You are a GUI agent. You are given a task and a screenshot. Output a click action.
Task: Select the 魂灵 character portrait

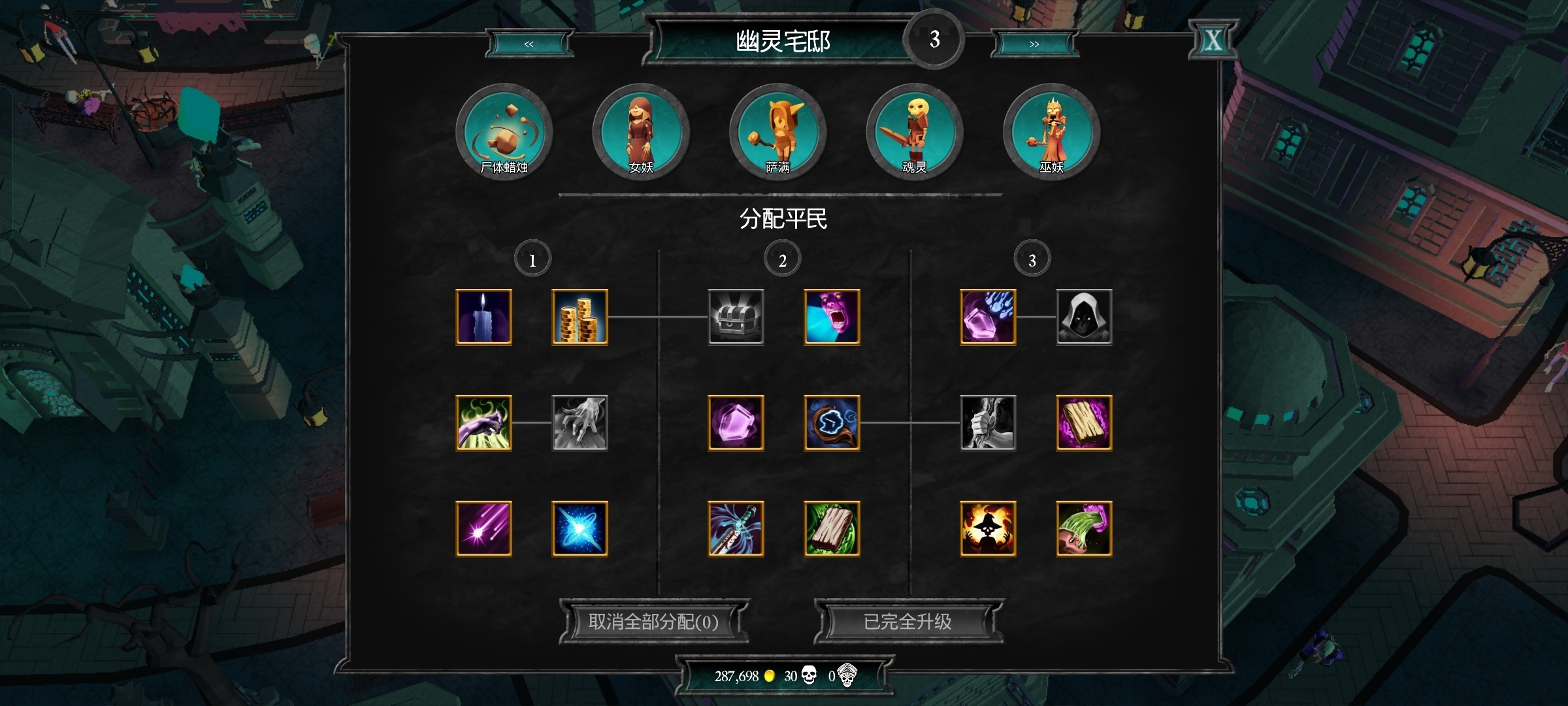click(x=914, y=131)
